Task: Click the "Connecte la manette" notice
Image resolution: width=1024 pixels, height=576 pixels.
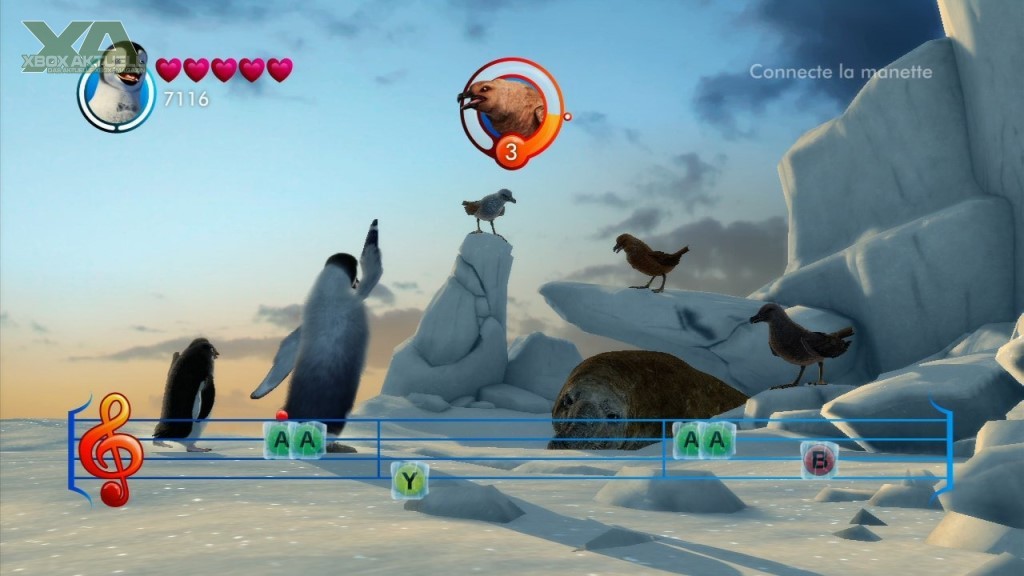Action: click(x=840, y=72)
